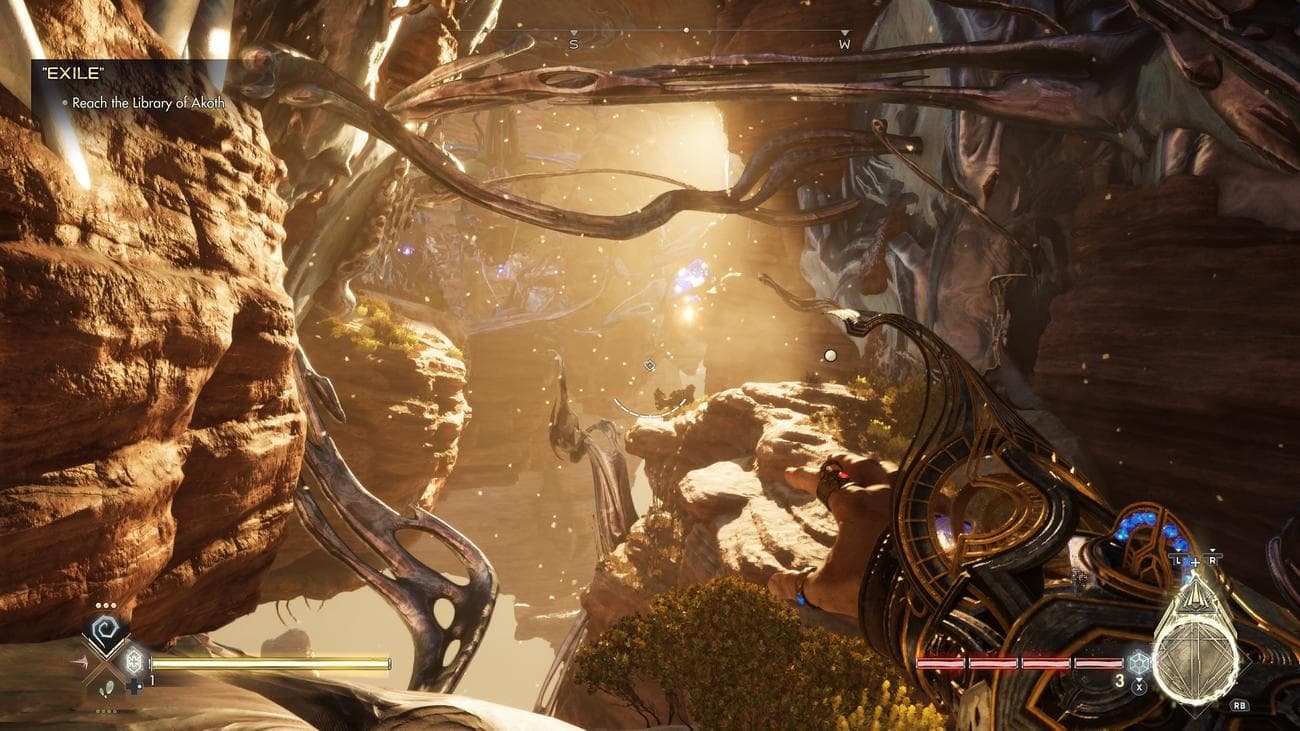Select the leaf icon below the emblem
The width and height of the screenshot is (1300, 731).
pyautogui.click(x=107, y=687)
